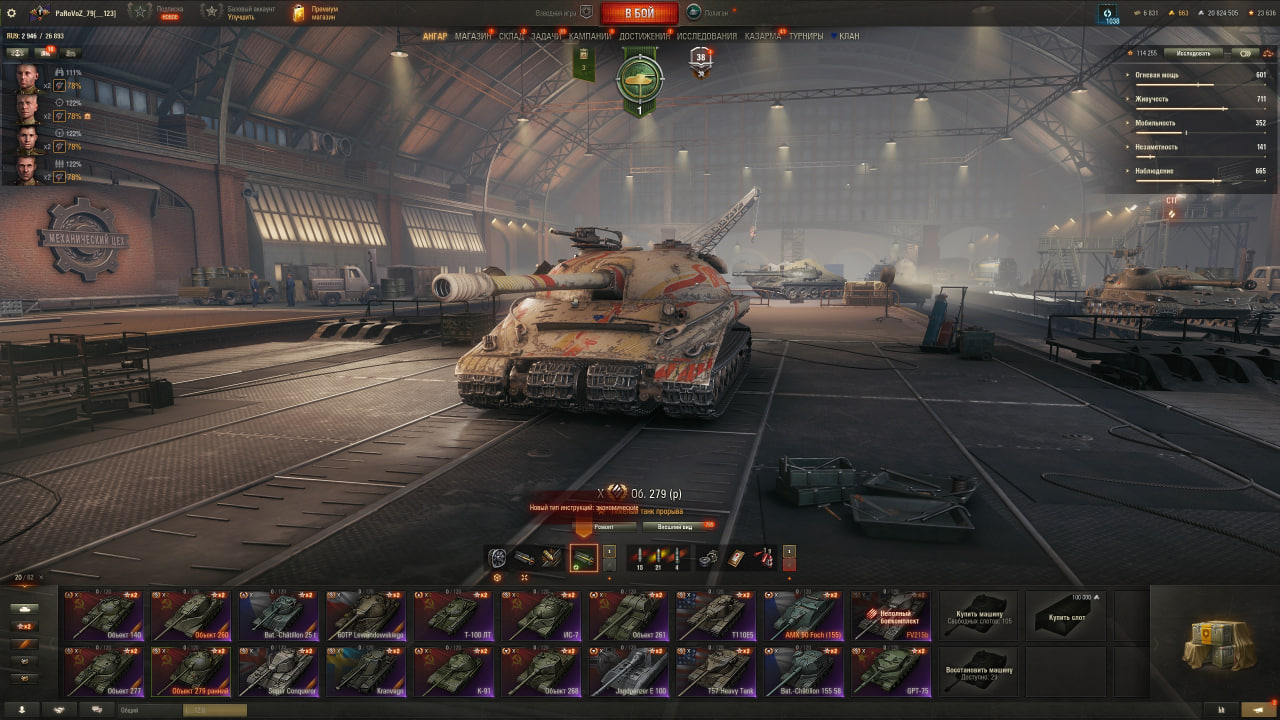Open the Задачи tab

point(546,36)
